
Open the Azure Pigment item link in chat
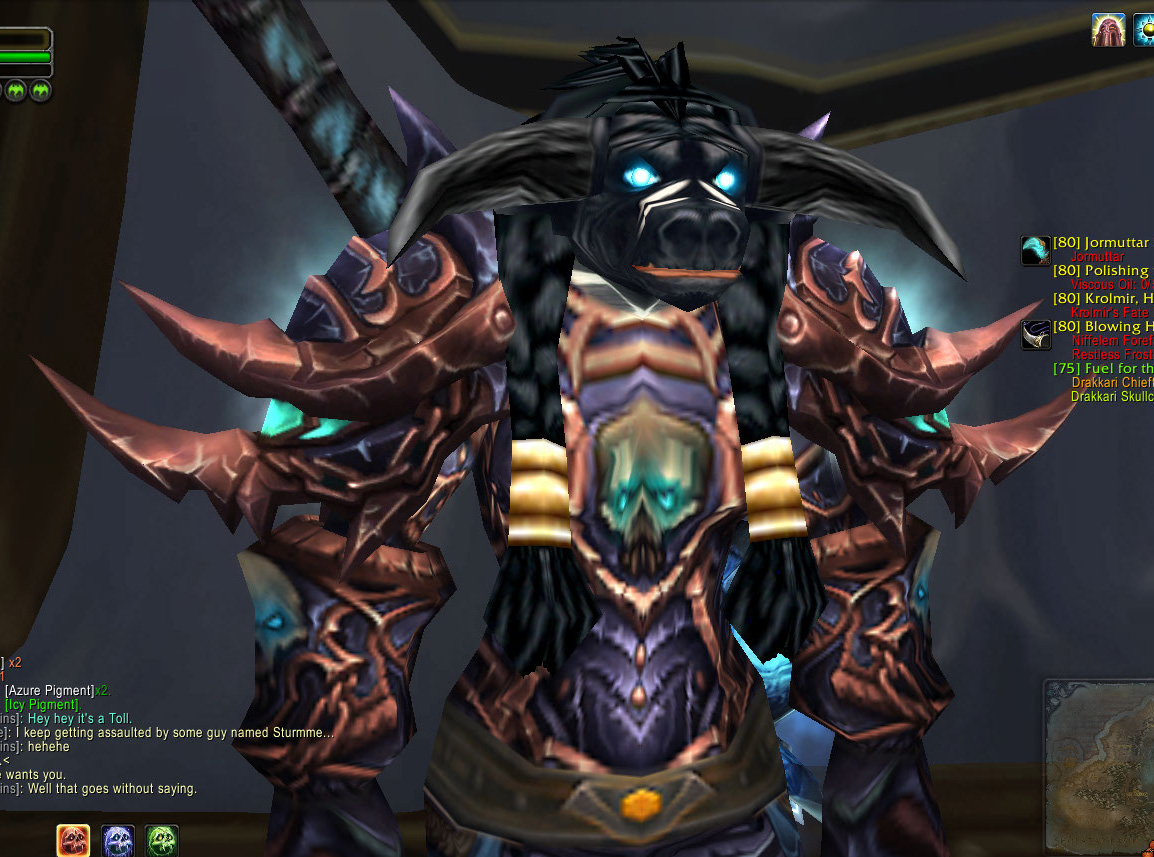49,691
